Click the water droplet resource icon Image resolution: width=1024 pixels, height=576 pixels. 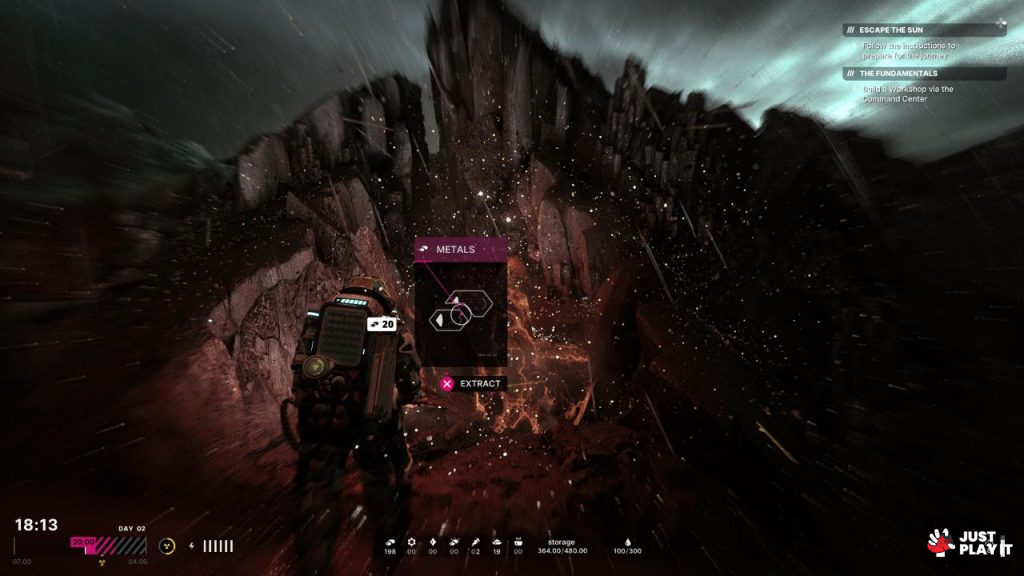[627, 541]
